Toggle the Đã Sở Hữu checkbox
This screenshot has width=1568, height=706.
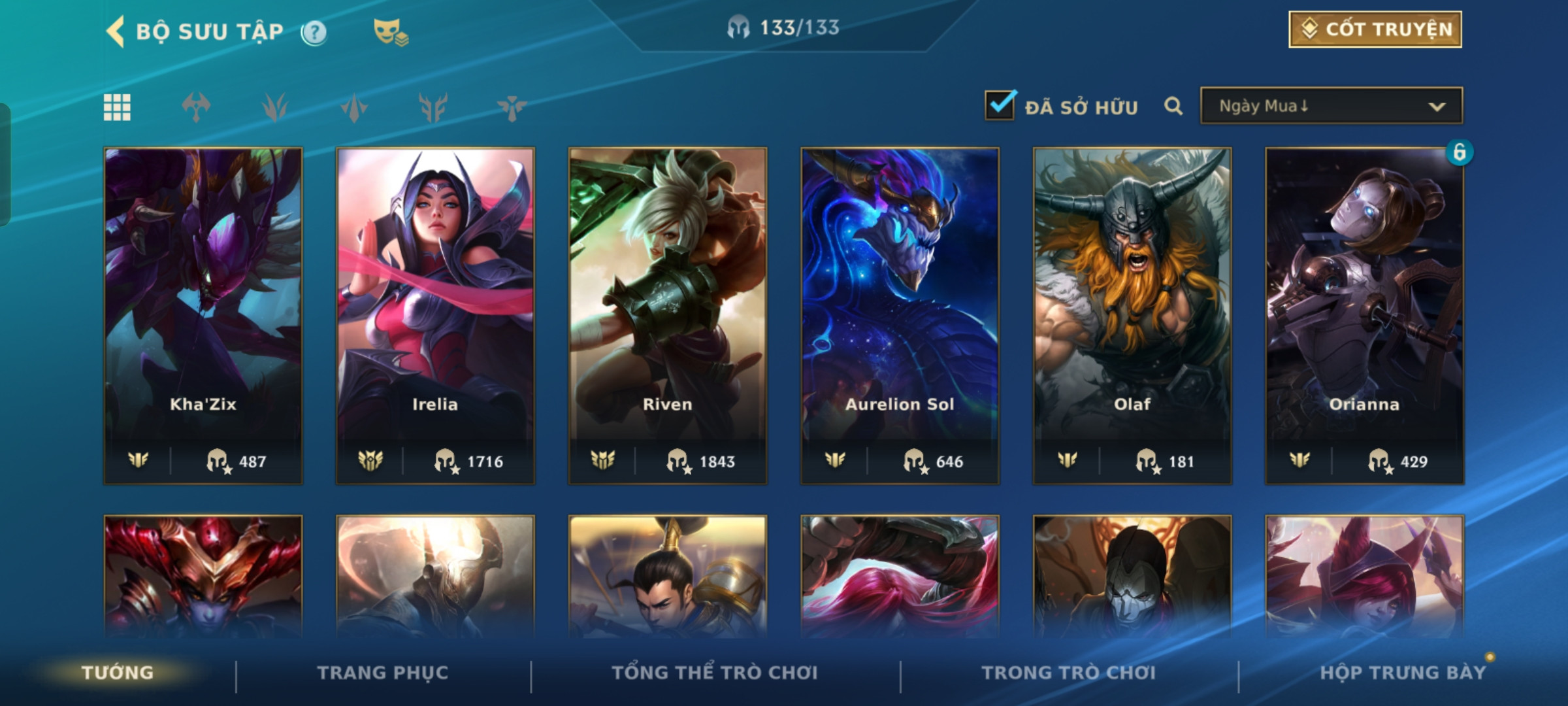coord(1000,105)
